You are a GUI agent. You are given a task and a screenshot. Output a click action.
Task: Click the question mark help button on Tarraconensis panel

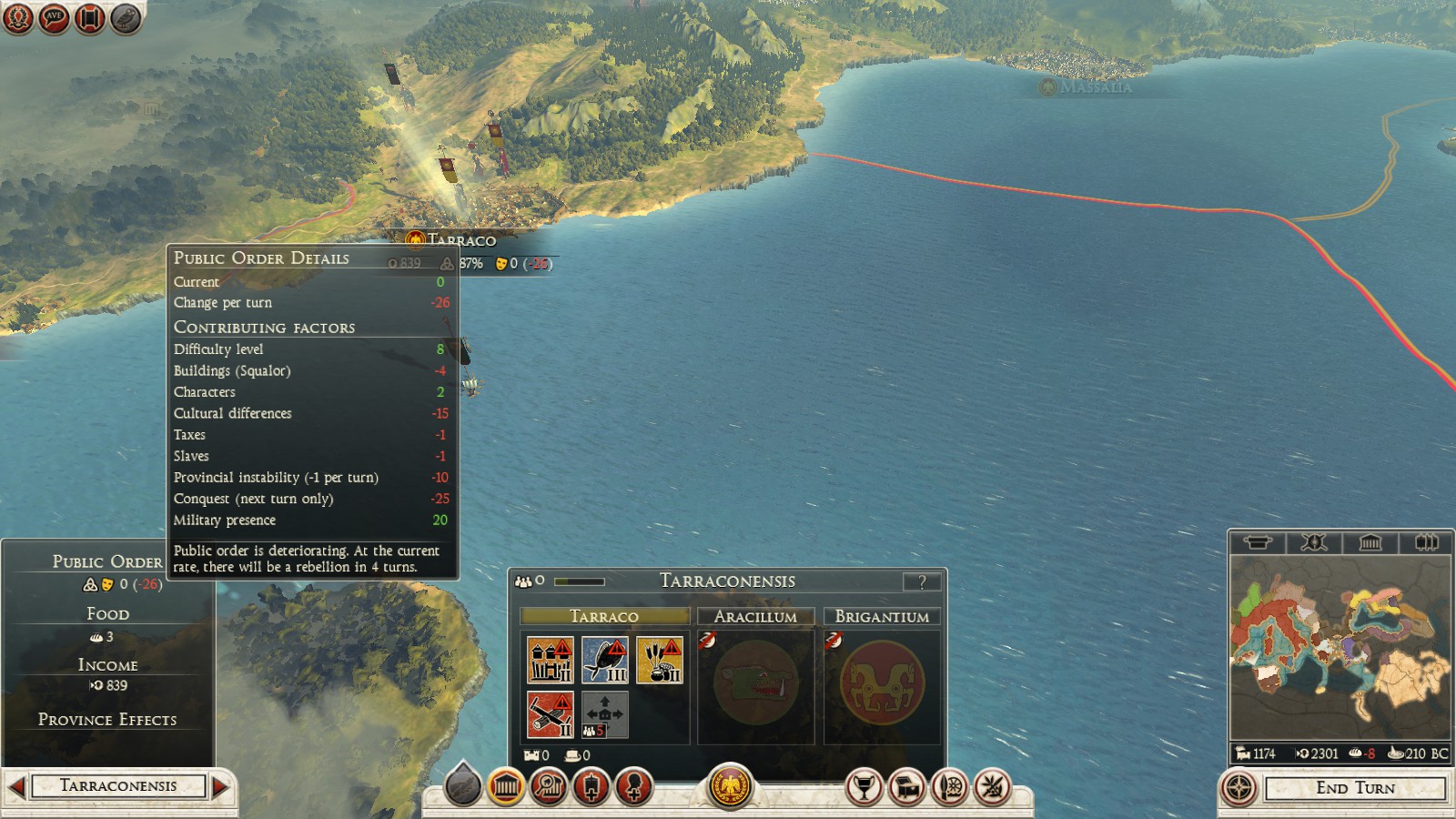coord(924,581)
